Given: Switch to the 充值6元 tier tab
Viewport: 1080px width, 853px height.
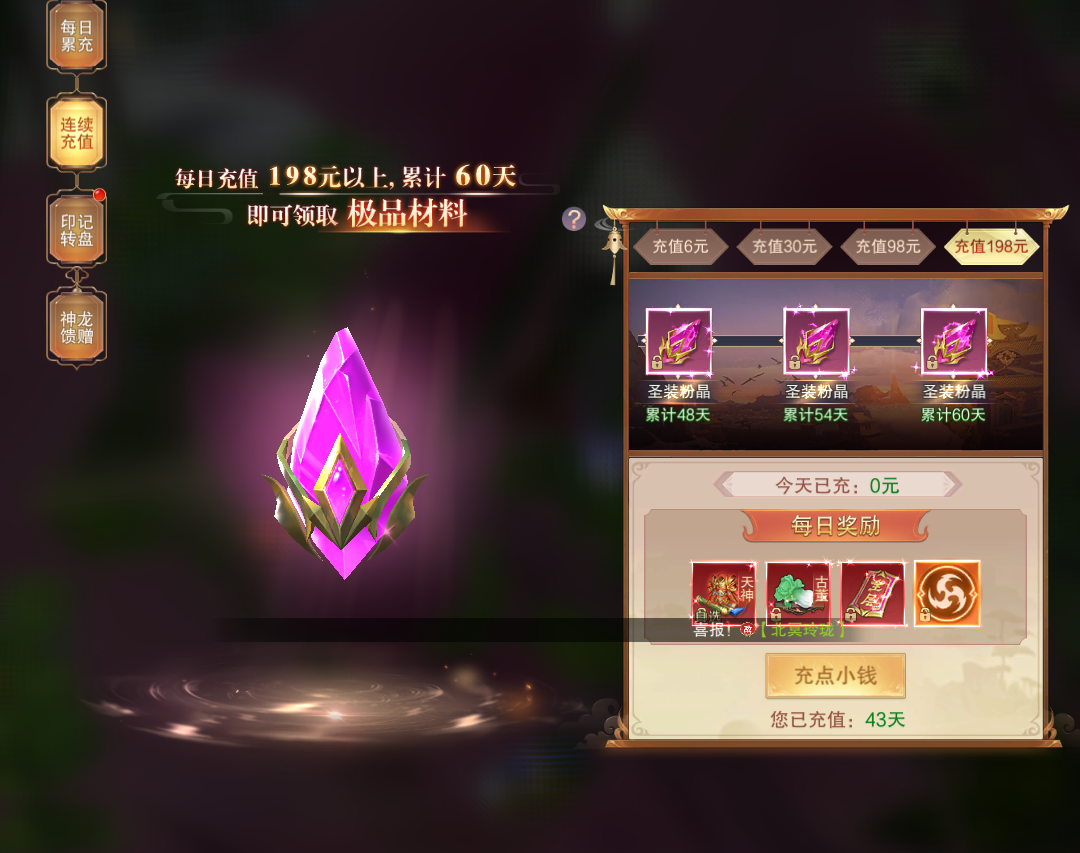Looking at the screenshot, I should tap(680, 246).
